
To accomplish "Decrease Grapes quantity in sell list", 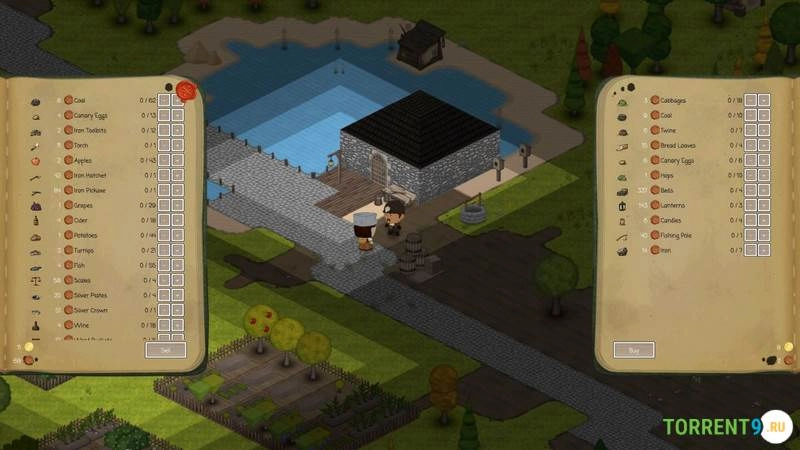I will 164,205.
